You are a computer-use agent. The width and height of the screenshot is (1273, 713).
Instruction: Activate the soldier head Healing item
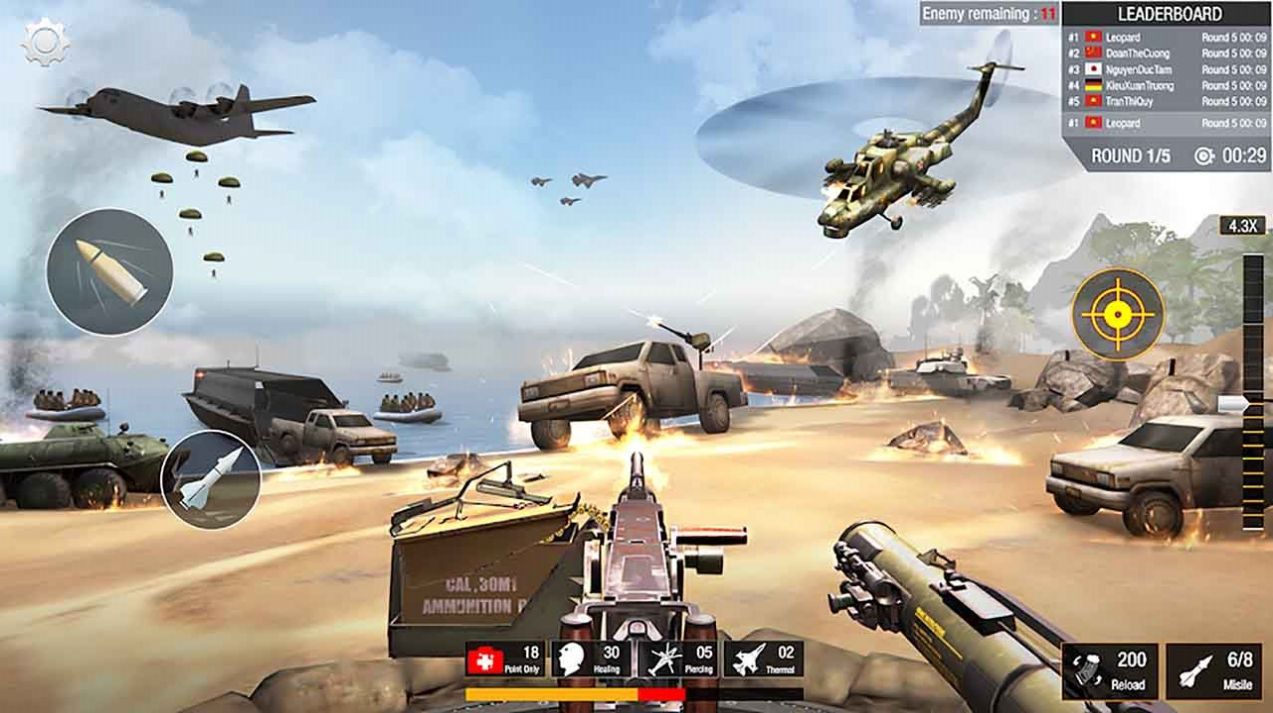590,660
